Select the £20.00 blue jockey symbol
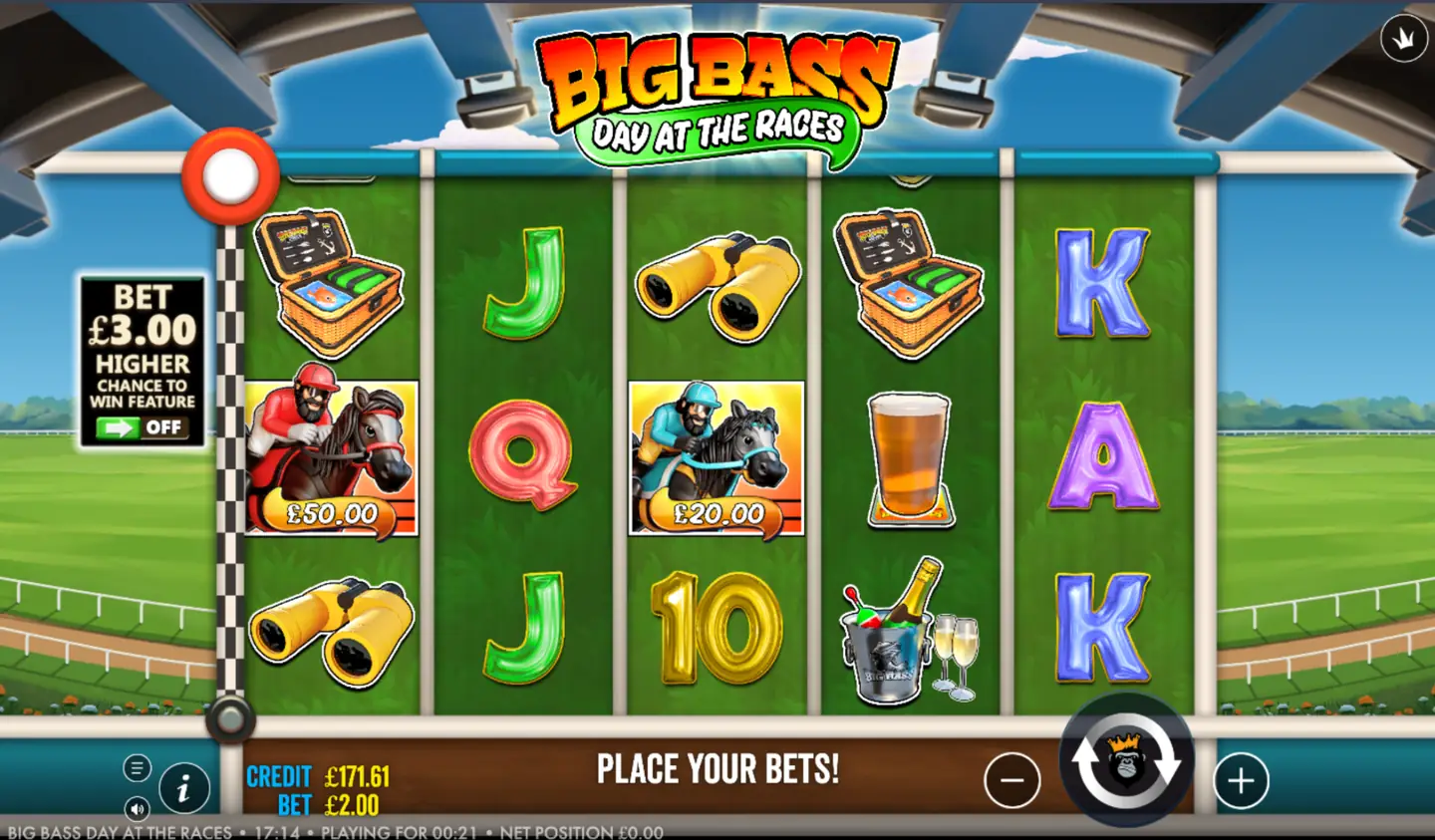 tap(716, 453)
